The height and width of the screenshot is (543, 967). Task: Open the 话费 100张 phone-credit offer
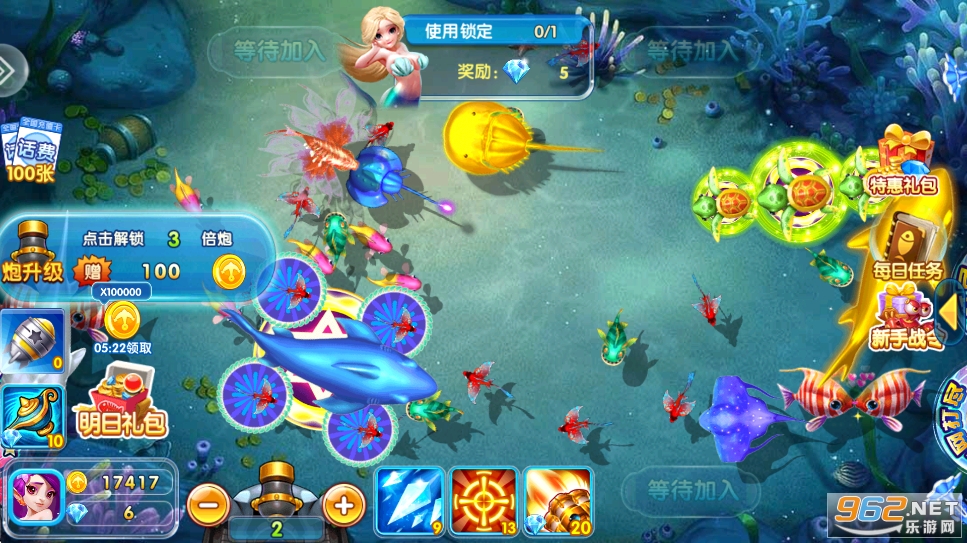coord(34,153)
